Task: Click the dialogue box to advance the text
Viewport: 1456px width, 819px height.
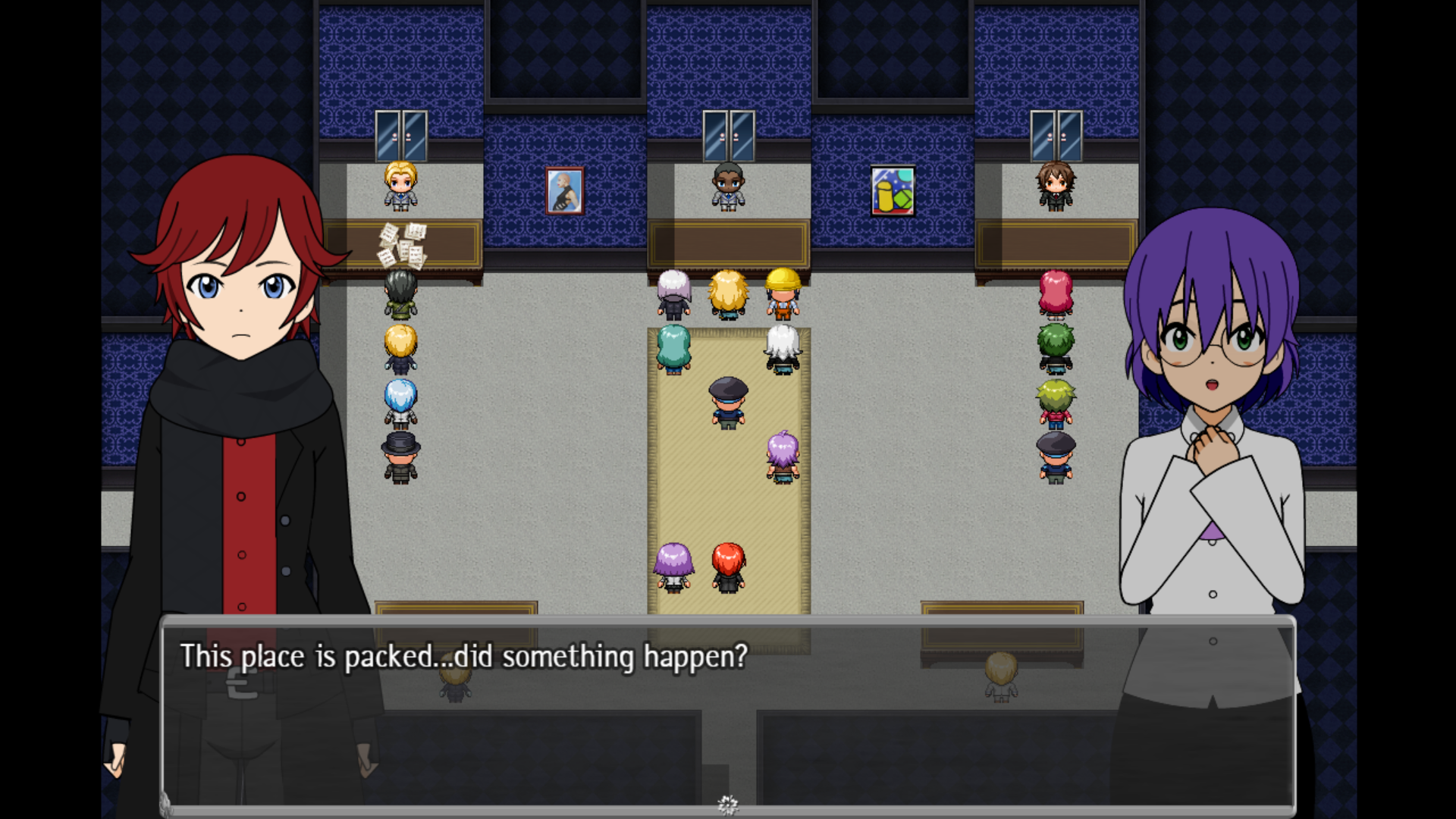Action: 728,713
